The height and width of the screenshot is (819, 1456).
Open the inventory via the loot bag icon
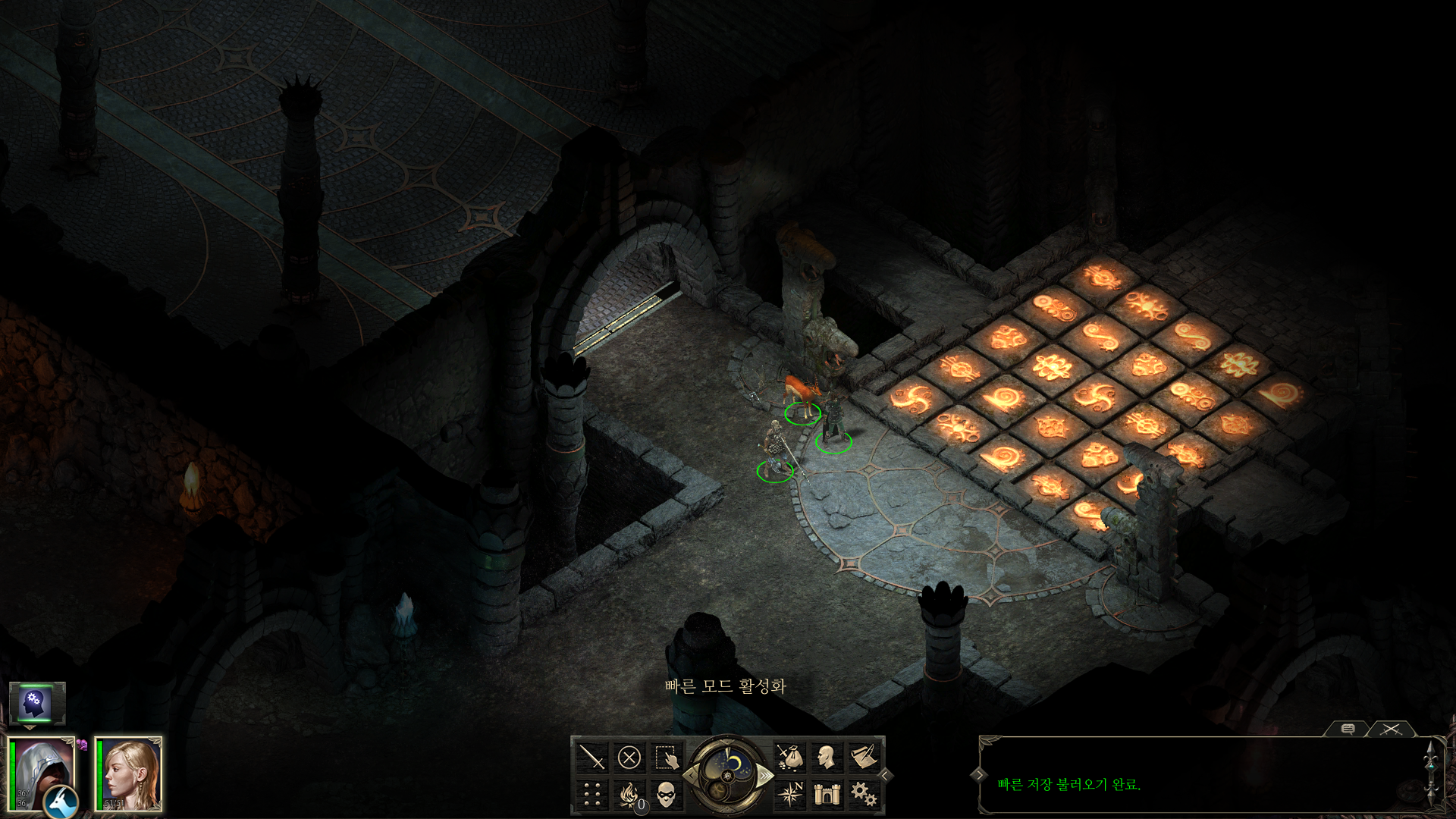click(790, 757)
